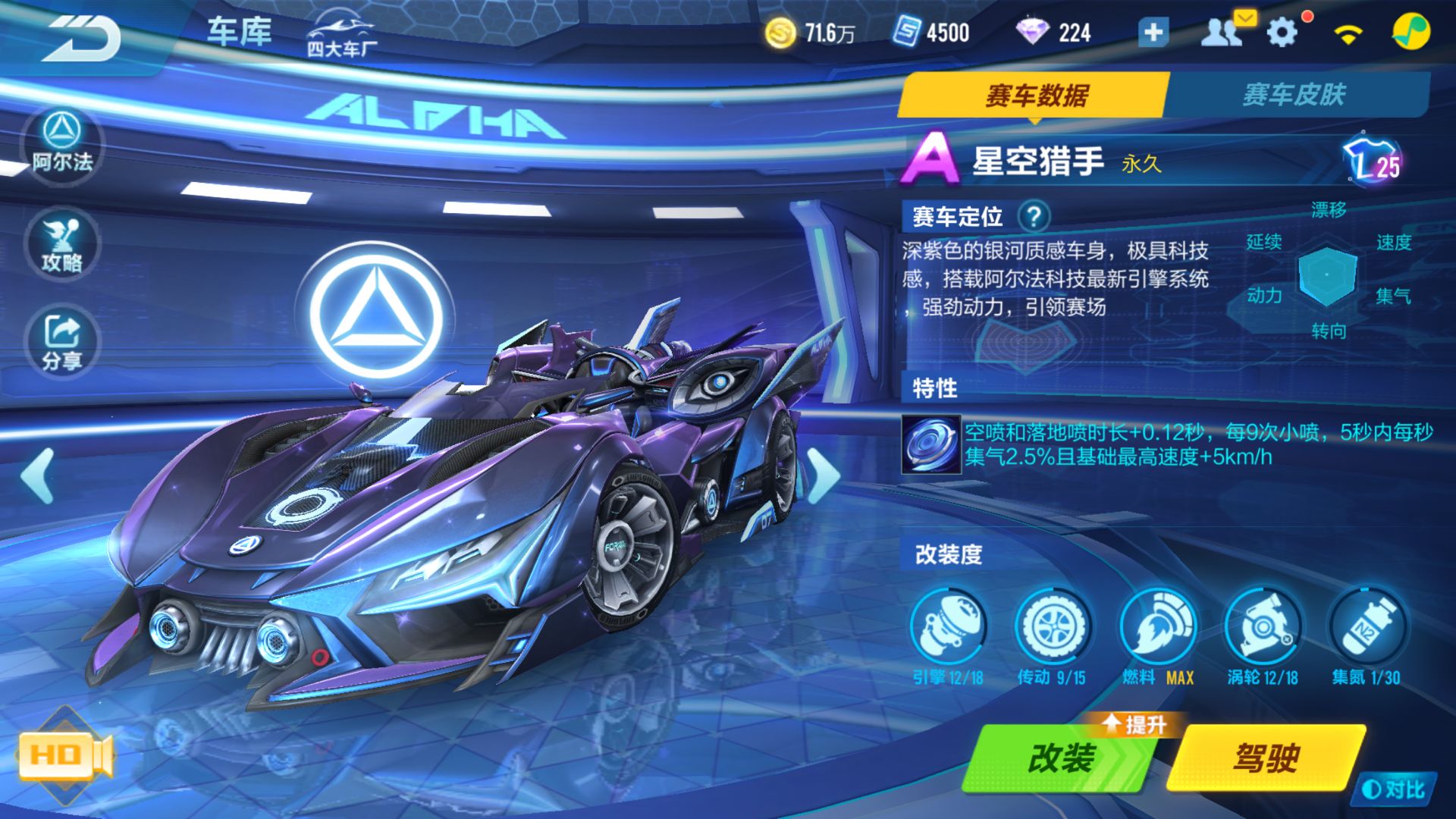Open the settings gear
Screen dimensions: 1456x819
1282,30
